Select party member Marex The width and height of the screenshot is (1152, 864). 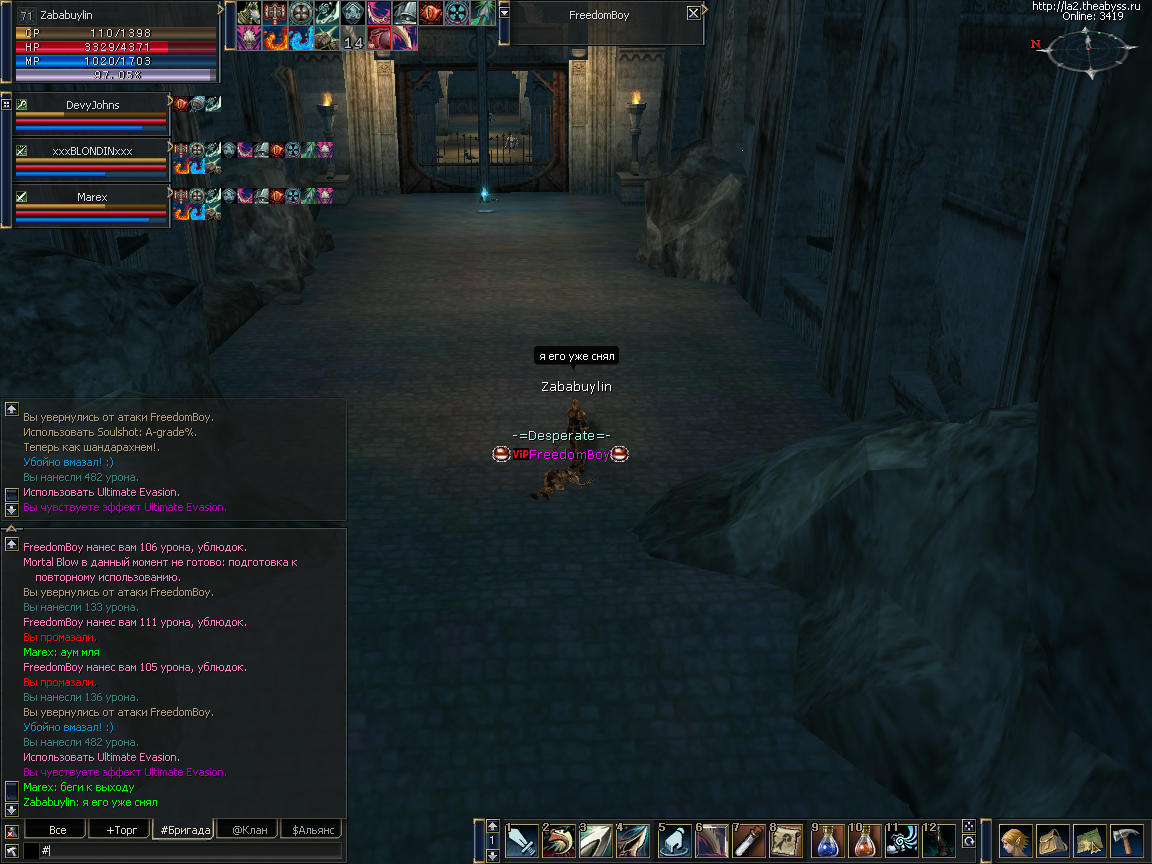coord(92,197)
